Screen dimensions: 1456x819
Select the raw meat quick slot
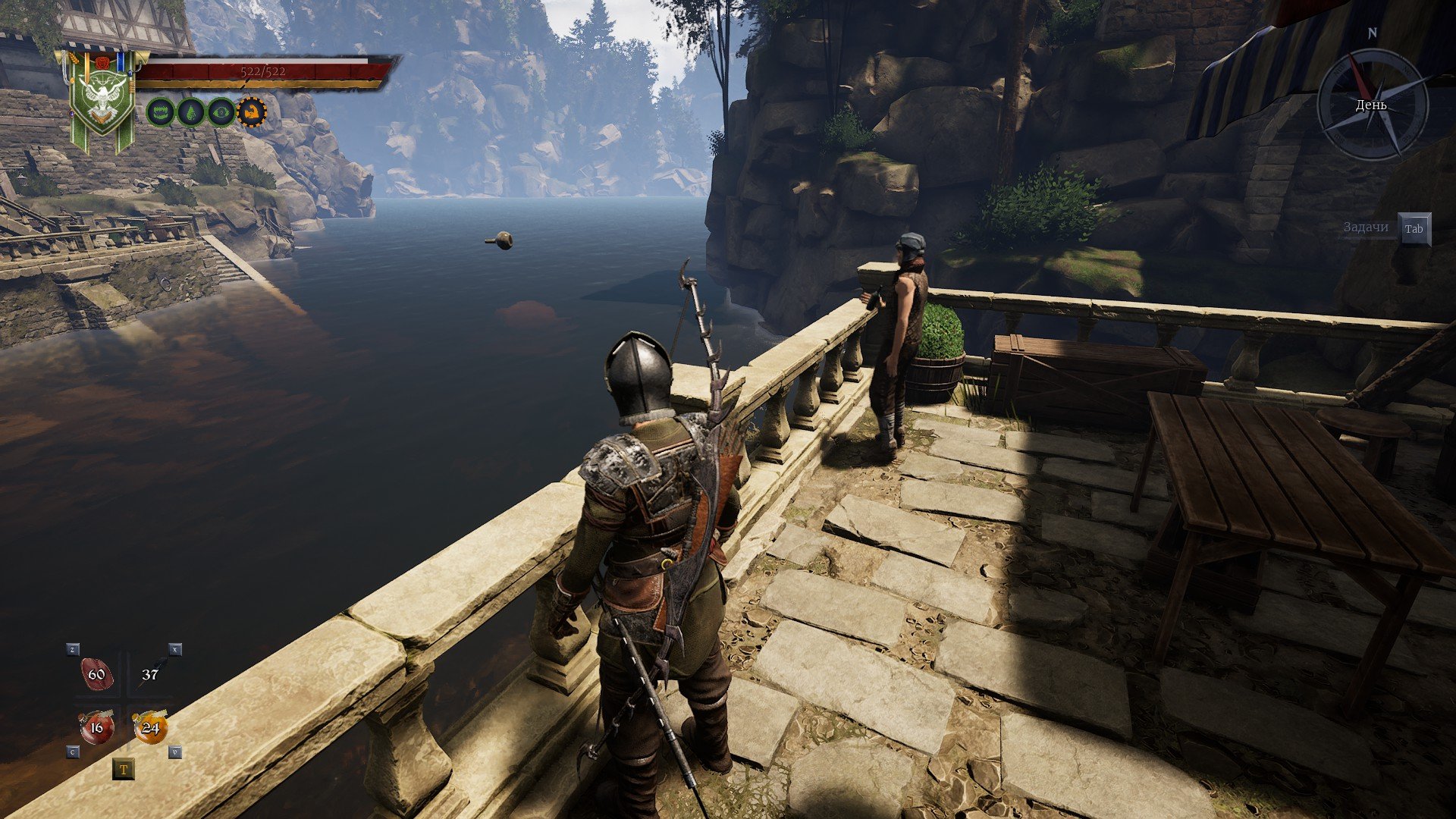click(97, 675)
